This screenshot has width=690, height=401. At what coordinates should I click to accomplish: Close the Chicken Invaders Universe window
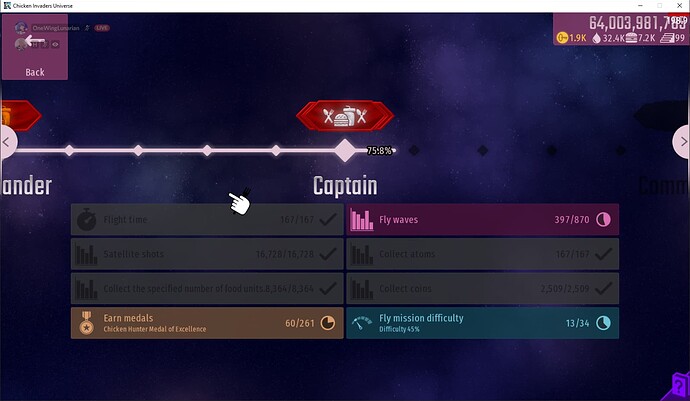pos(678,6)
